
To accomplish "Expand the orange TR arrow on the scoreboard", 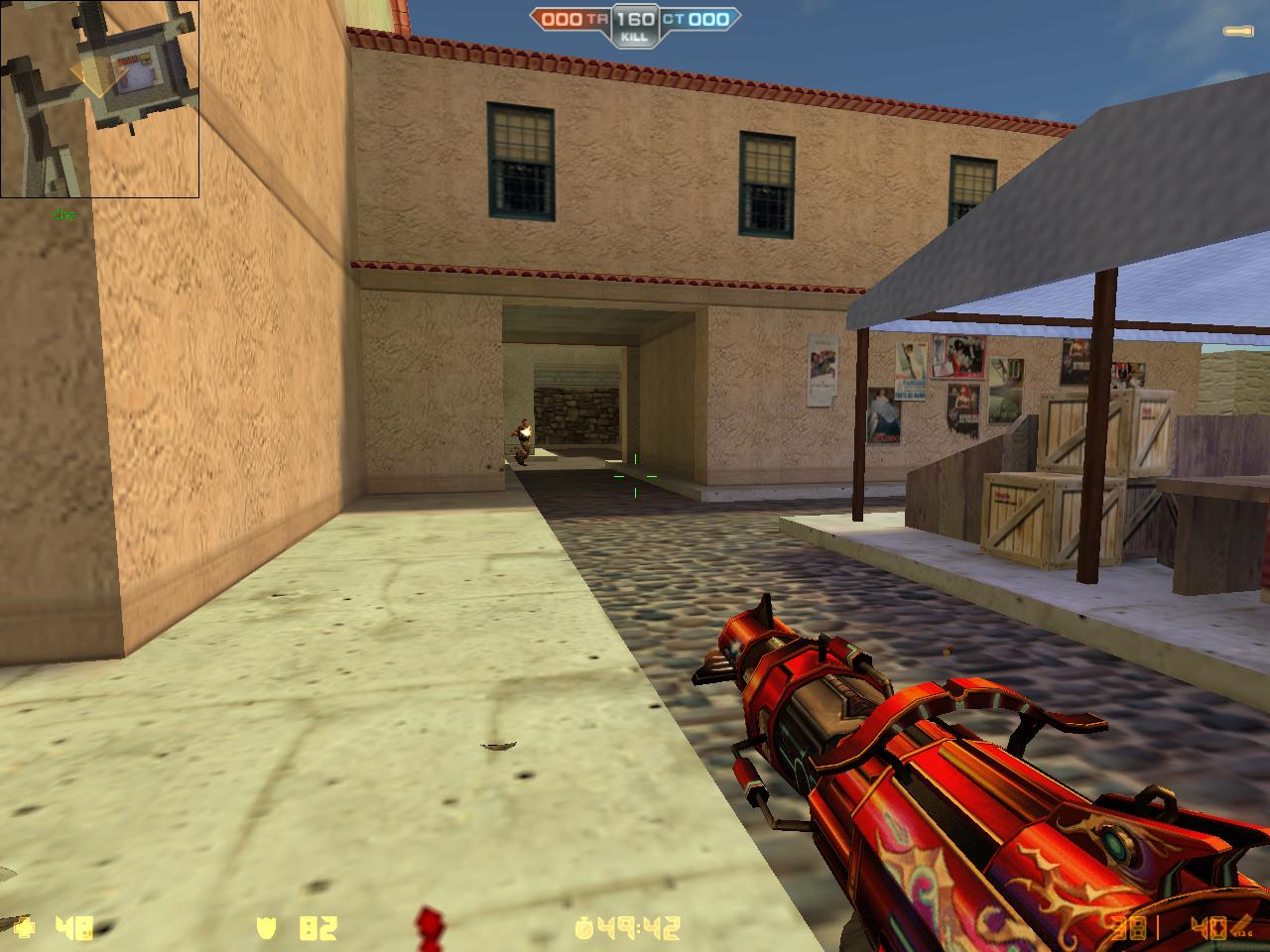I will coord(536,16).
